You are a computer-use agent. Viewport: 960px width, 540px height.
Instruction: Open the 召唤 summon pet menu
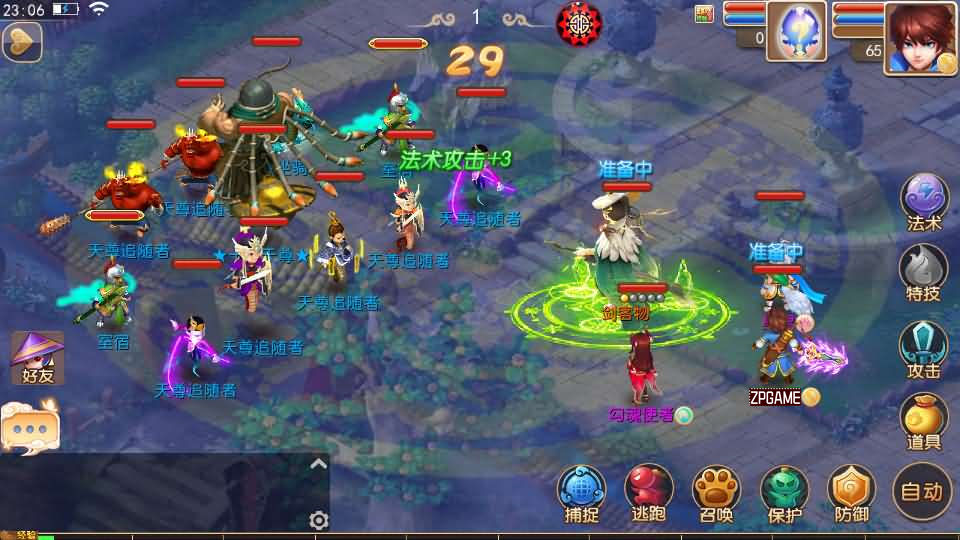click(x=716, y=493)
